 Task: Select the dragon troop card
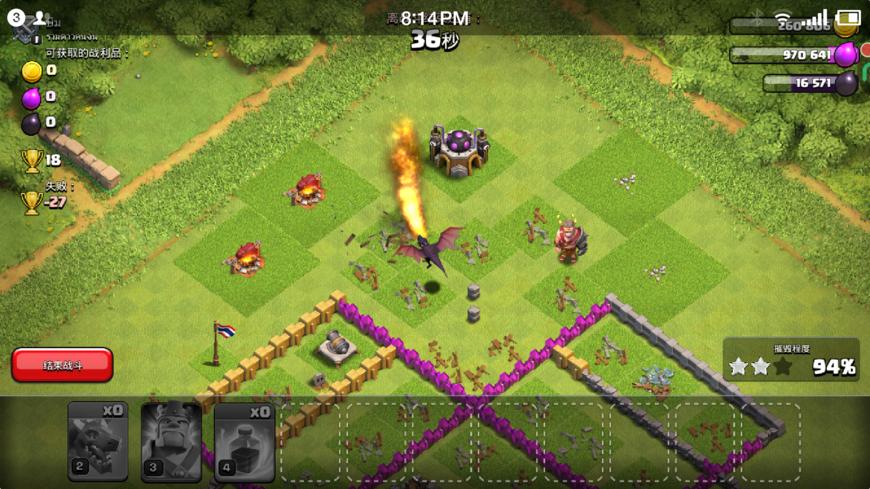[98, 441]
